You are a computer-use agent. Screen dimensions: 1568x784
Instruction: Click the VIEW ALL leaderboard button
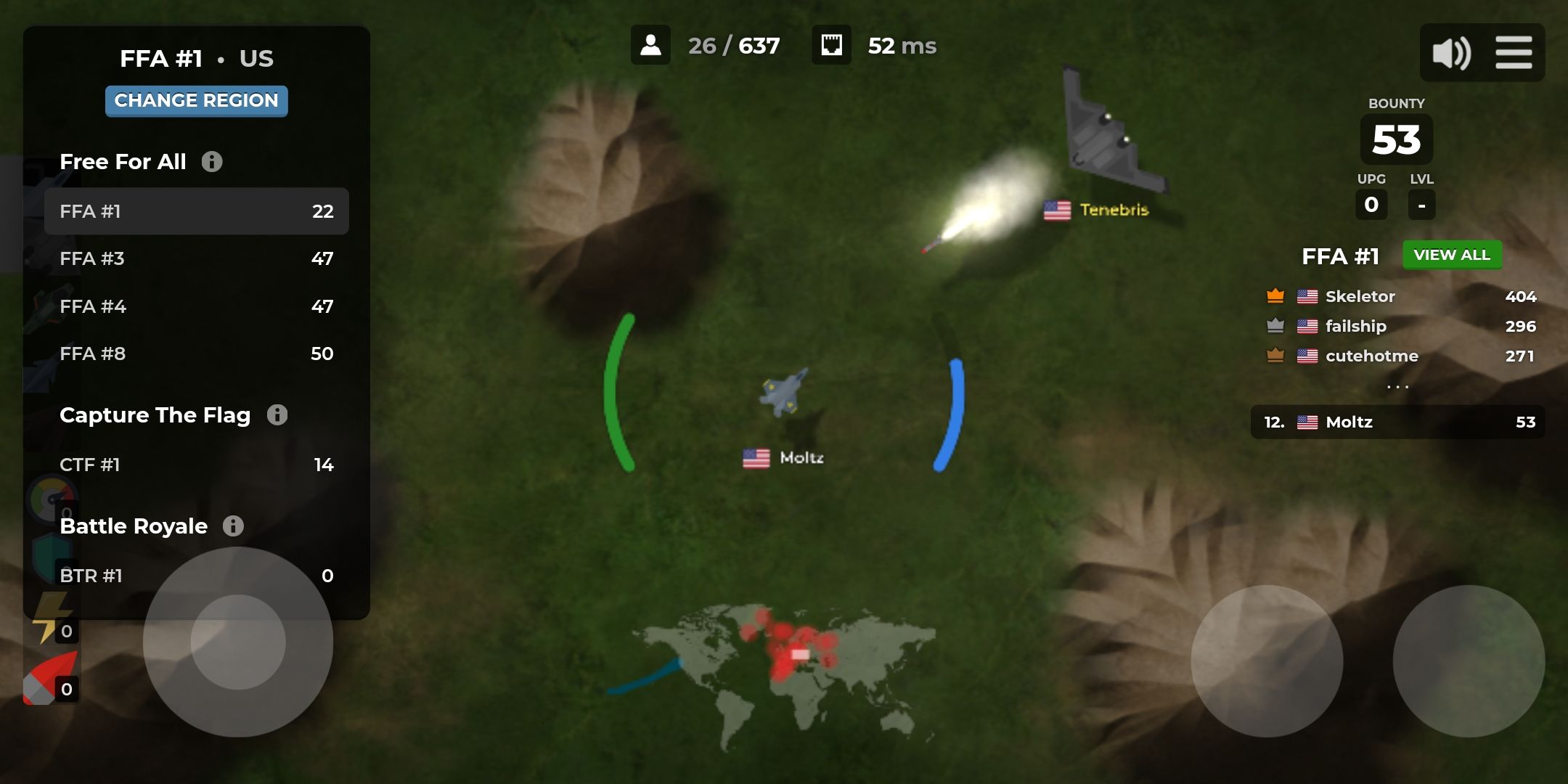pyautogui.click(x=1452, y=255)
